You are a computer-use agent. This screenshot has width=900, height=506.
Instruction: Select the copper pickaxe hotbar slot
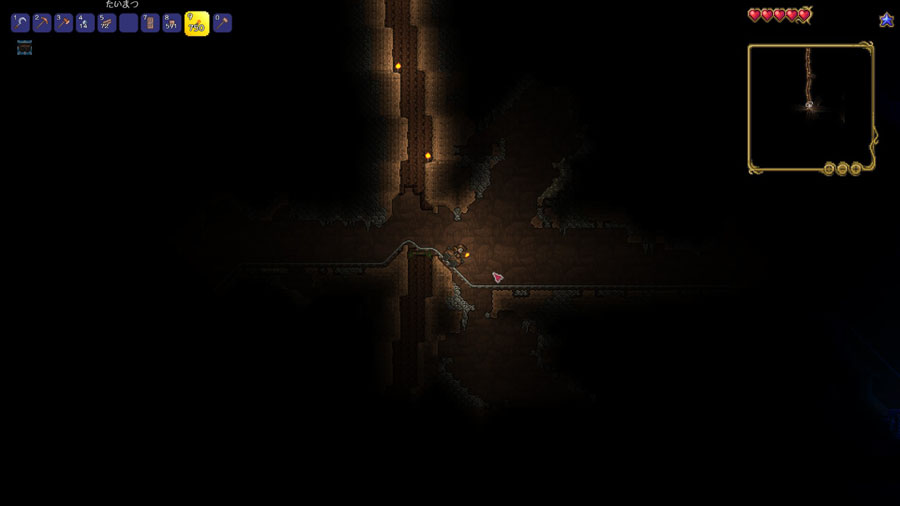(x=42, y=23)
